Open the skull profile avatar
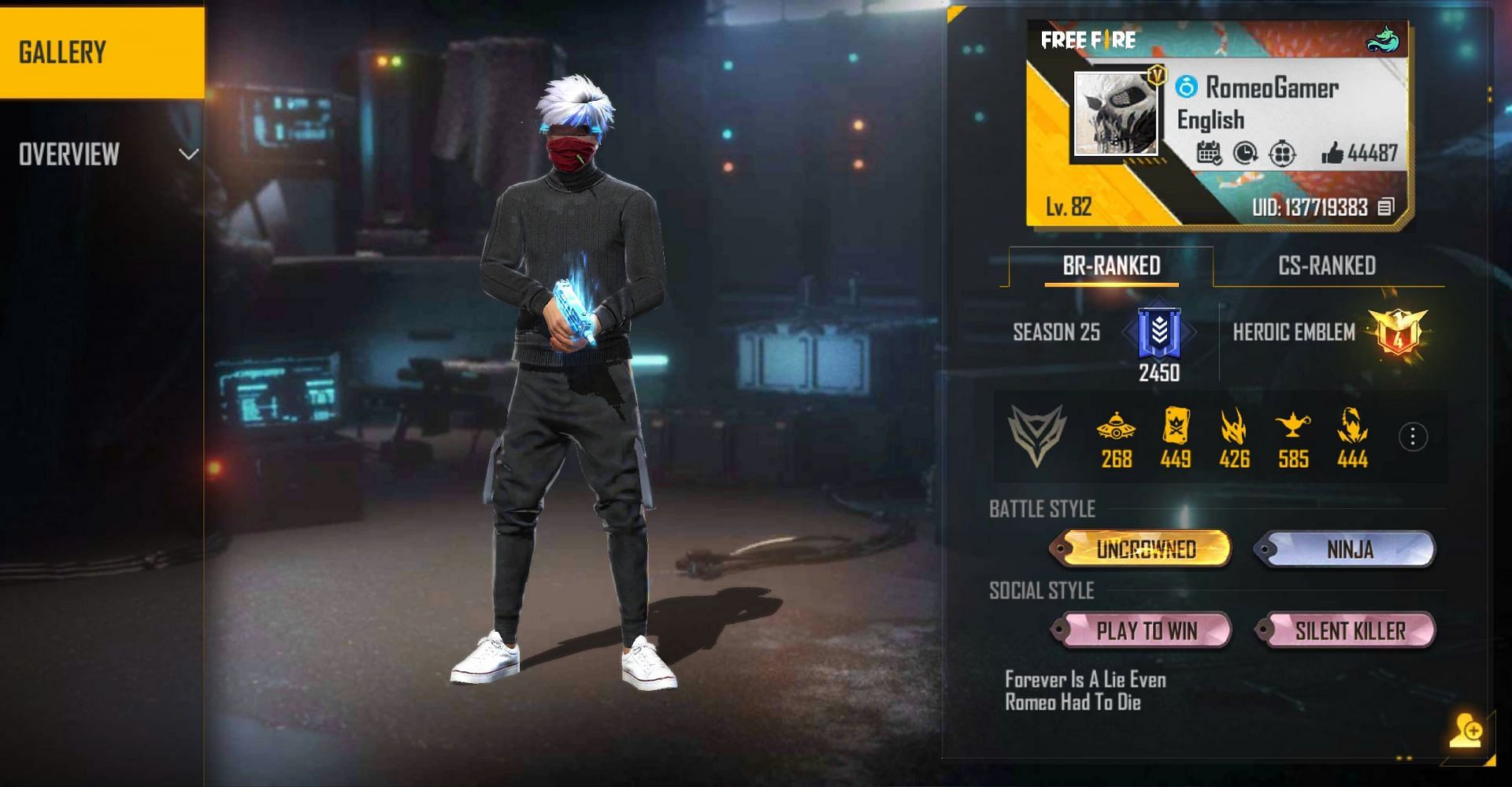Screen dimensions: 1512x787 [x=1116, y=114]
